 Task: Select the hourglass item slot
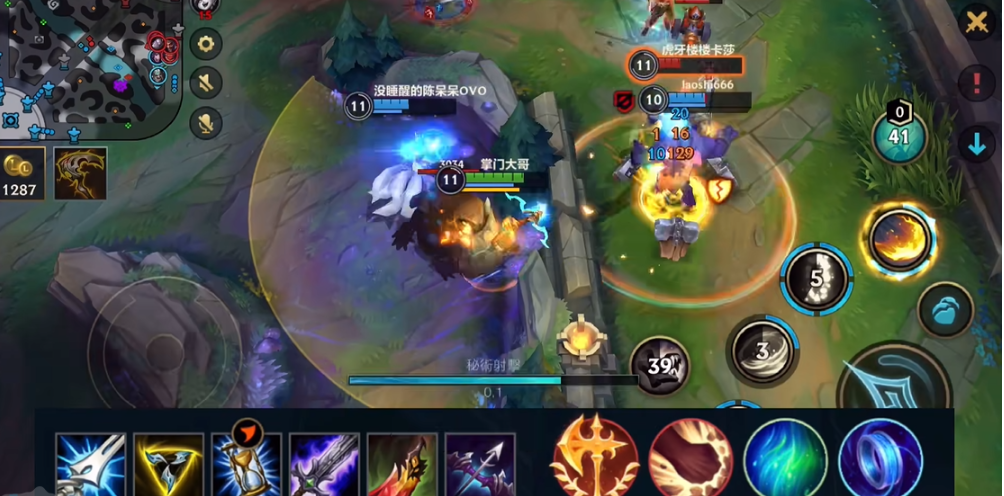coord(246,463)
